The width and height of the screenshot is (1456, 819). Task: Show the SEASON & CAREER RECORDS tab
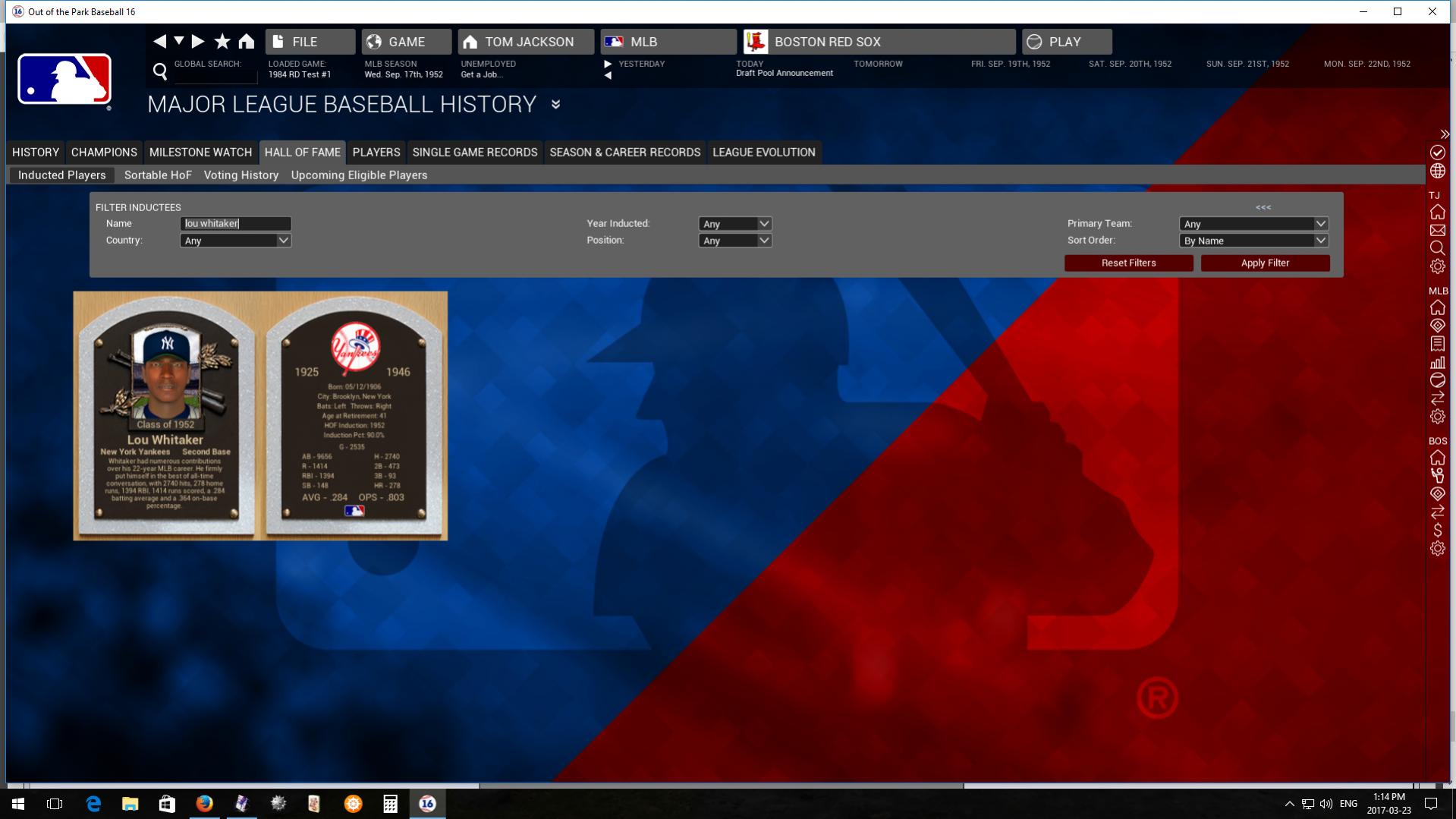tap(624, 153)
